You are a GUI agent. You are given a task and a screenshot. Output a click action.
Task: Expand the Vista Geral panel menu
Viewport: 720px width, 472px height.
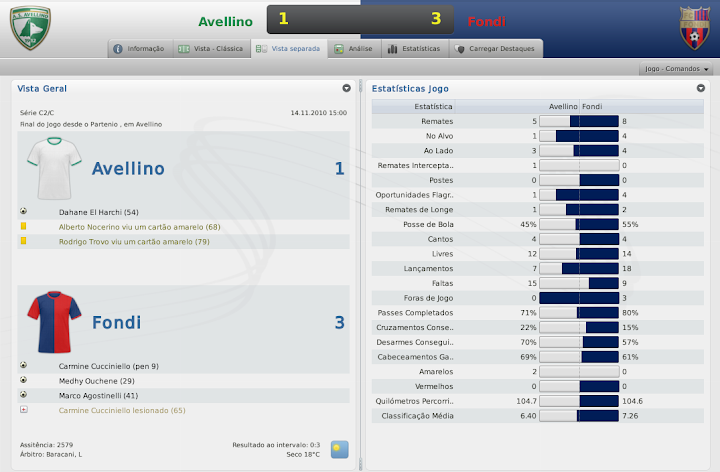pos(346,88)
